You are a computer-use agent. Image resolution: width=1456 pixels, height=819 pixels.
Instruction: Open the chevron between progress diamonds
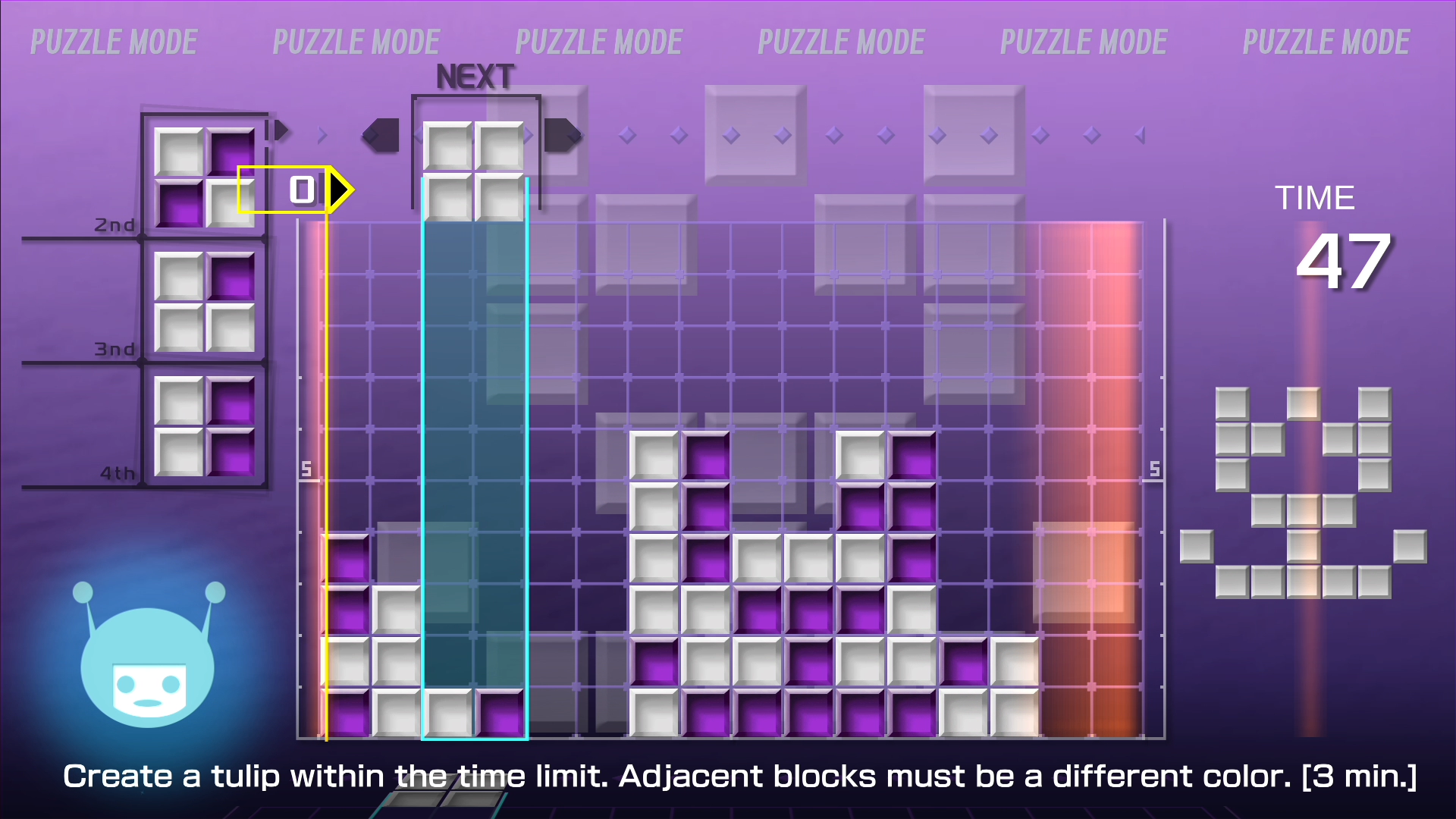(322, 134)
